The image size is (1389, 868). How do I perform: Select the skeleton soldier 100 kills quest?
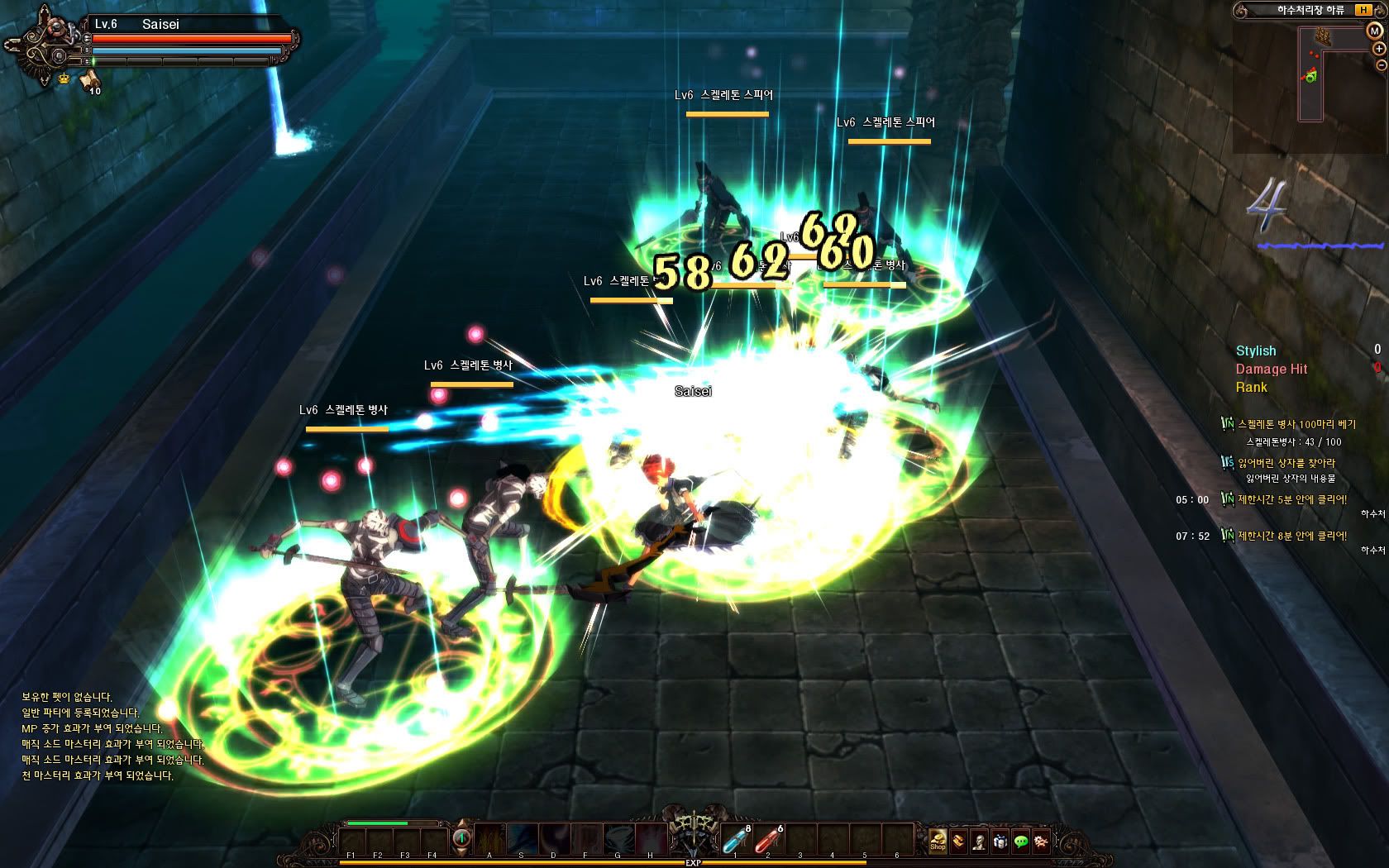point(1296,424)
